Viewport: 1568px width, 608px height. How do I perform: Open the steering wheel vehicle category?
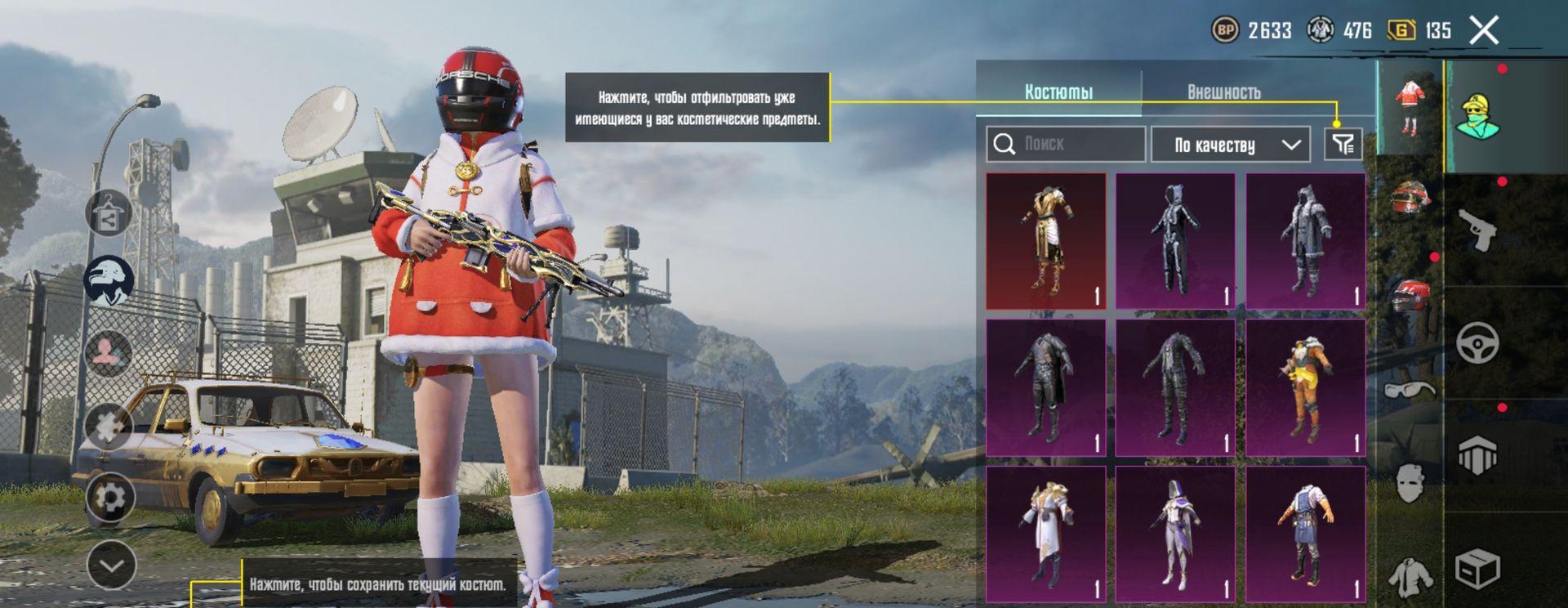[x=1478, y=342]
